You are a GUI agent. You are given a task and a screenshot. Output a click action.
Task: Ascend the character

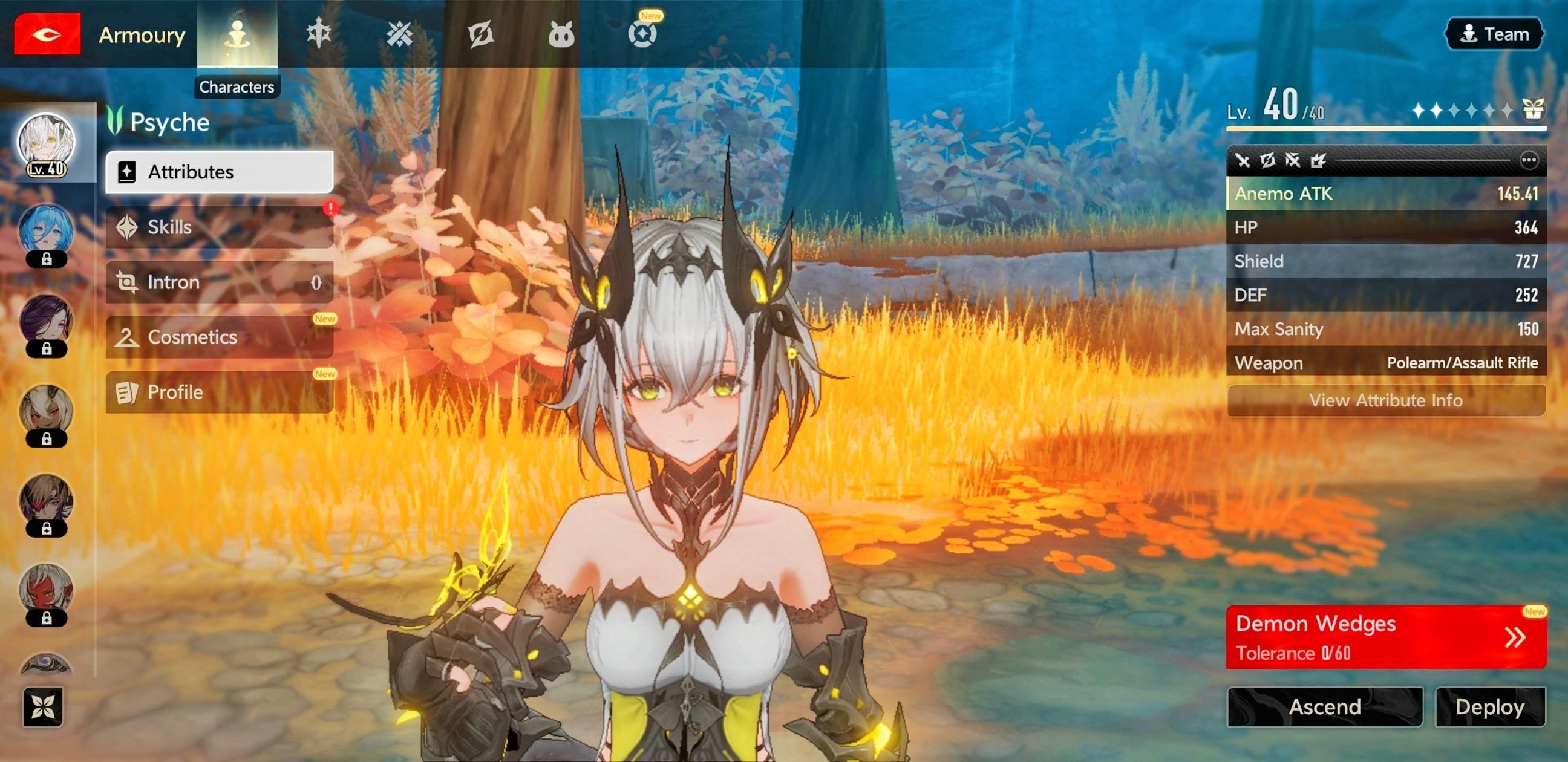[x=1325, y=706]
